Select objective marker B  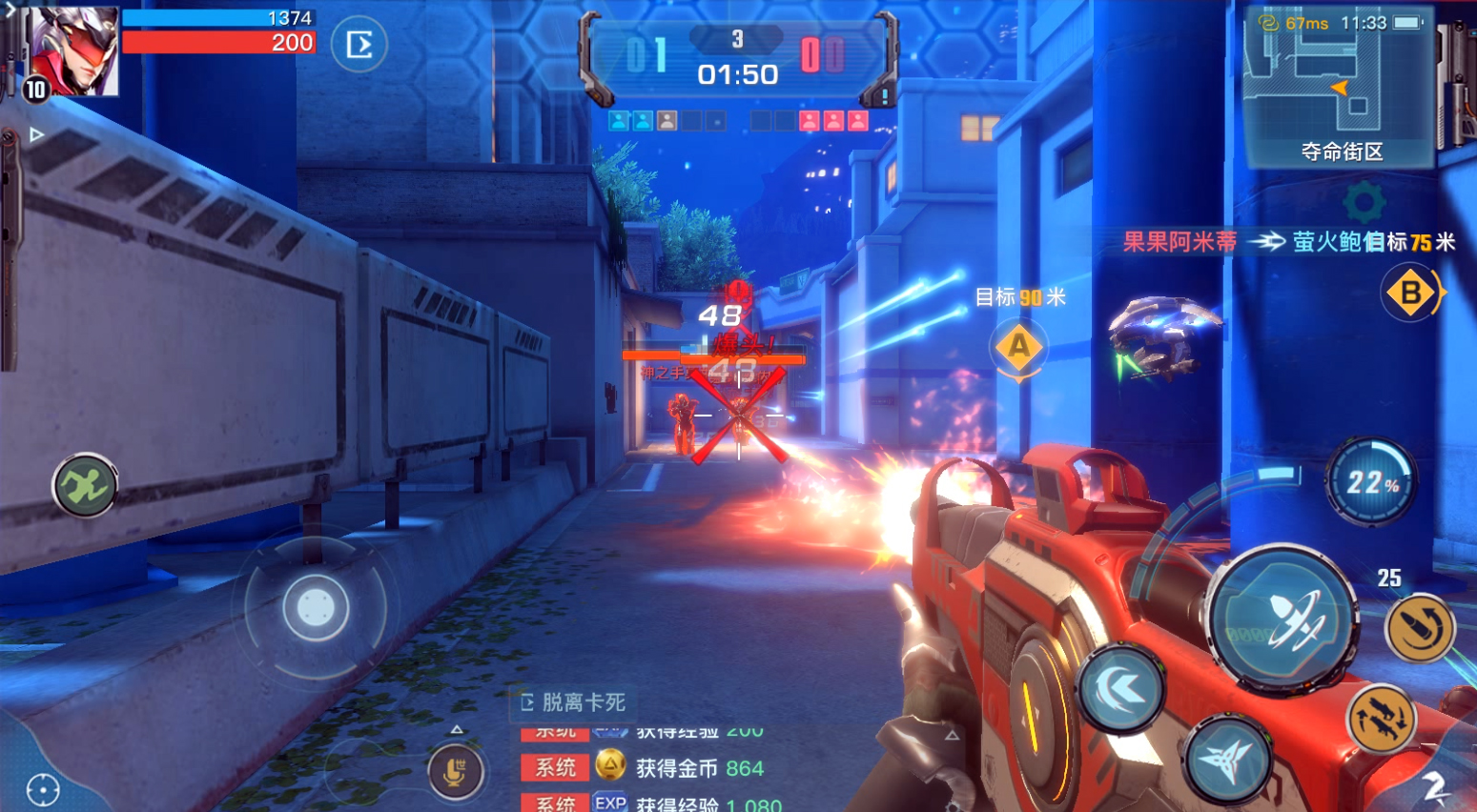[1411, 293]
